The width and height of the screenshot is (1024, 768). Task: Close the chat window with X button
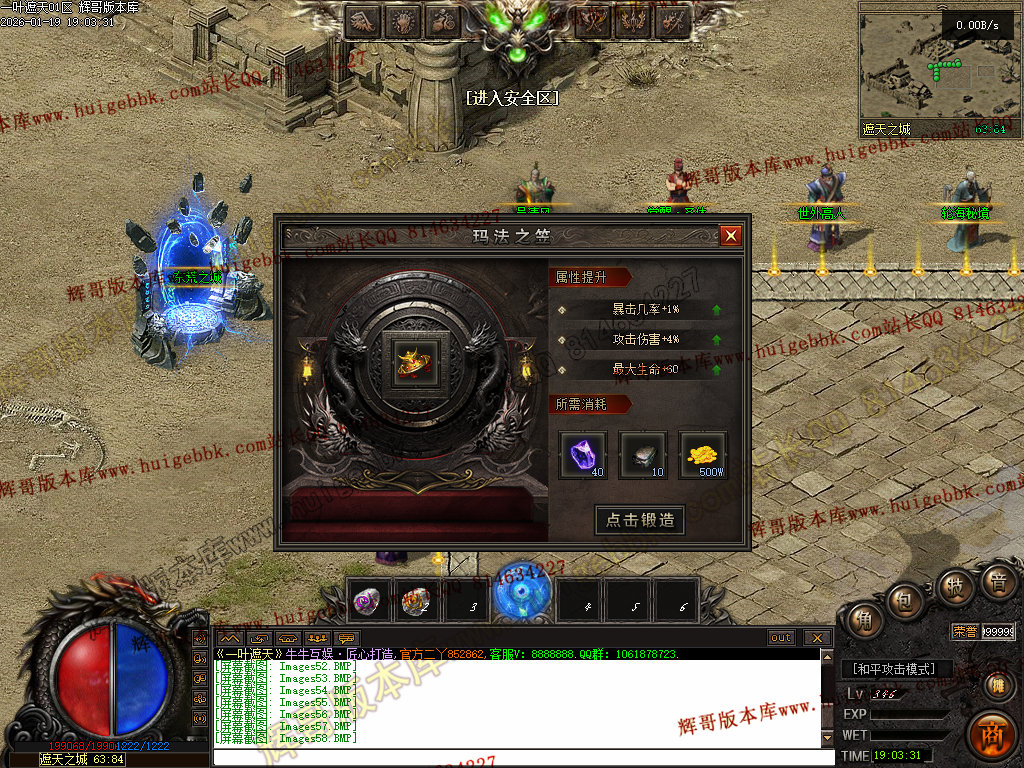coord(817,638)
